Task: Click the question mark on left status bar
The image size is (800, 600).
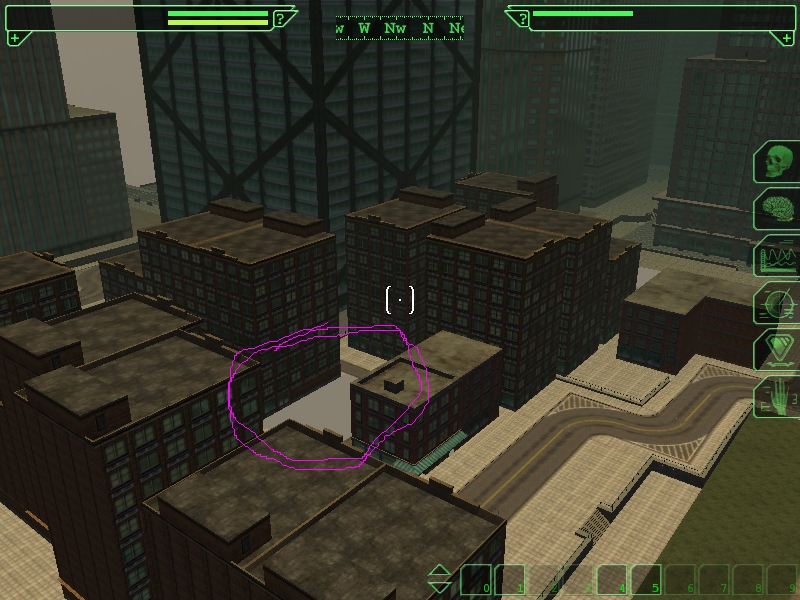Action: click(x=281, y=18)
